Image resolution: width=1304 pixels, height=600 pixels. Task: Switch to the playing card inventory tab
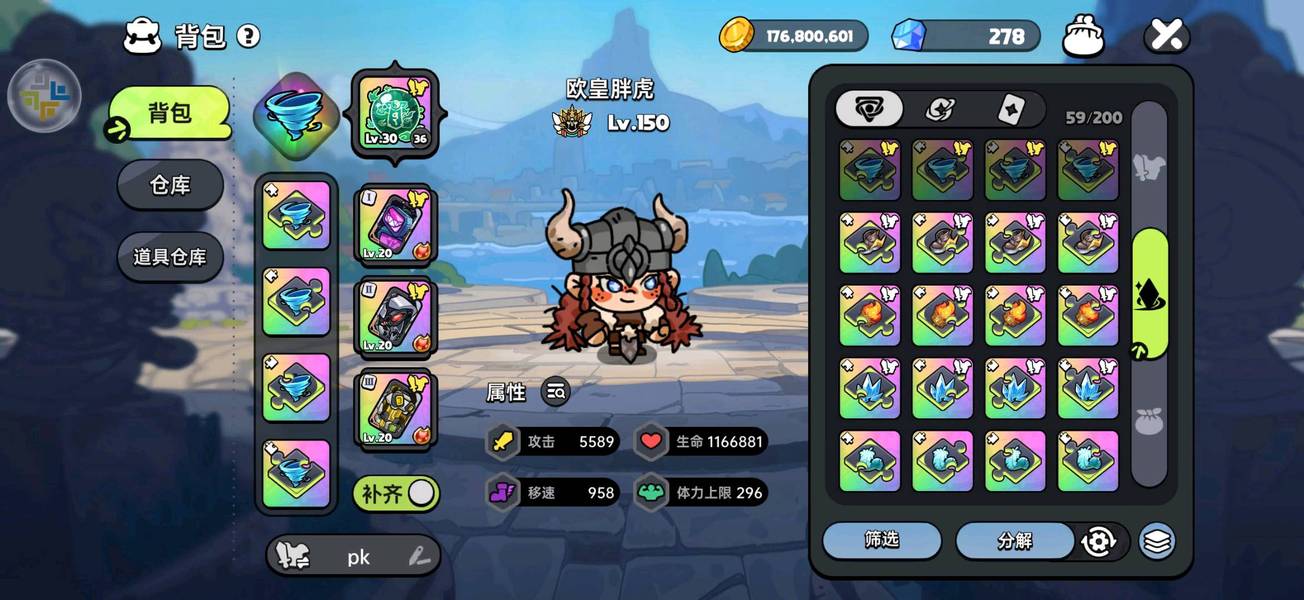point(1010,109)
